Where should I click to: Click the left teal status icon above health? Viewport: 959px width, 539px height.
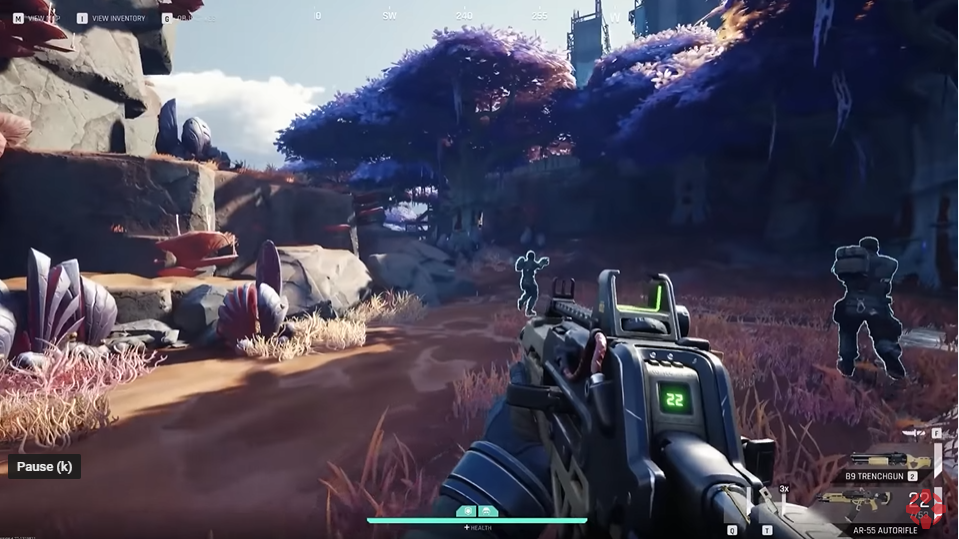click(467, 510)
